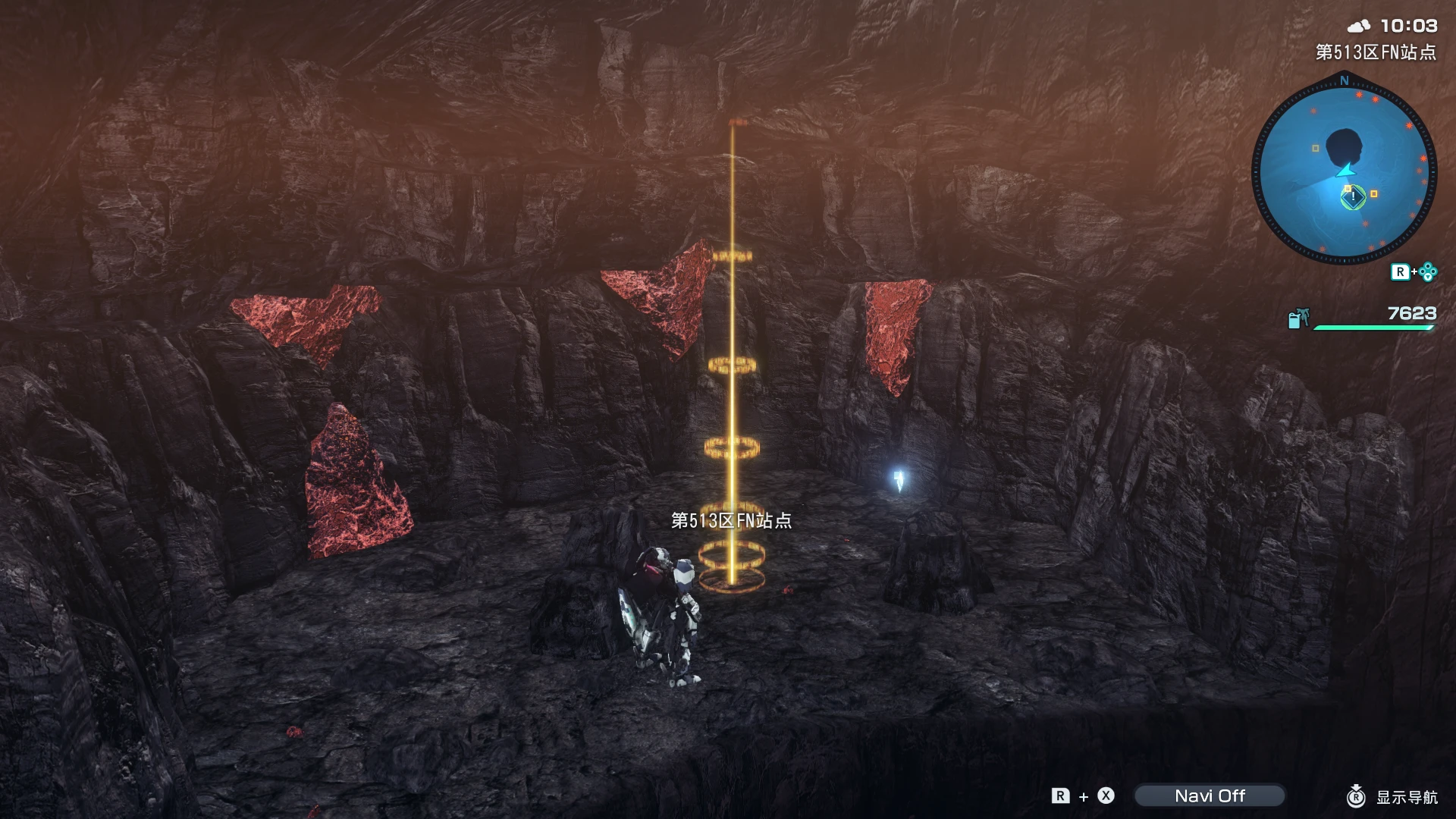Expand the N compass heading indicator
This screenshot has height=819, width=1456.
click(1344, 80)
